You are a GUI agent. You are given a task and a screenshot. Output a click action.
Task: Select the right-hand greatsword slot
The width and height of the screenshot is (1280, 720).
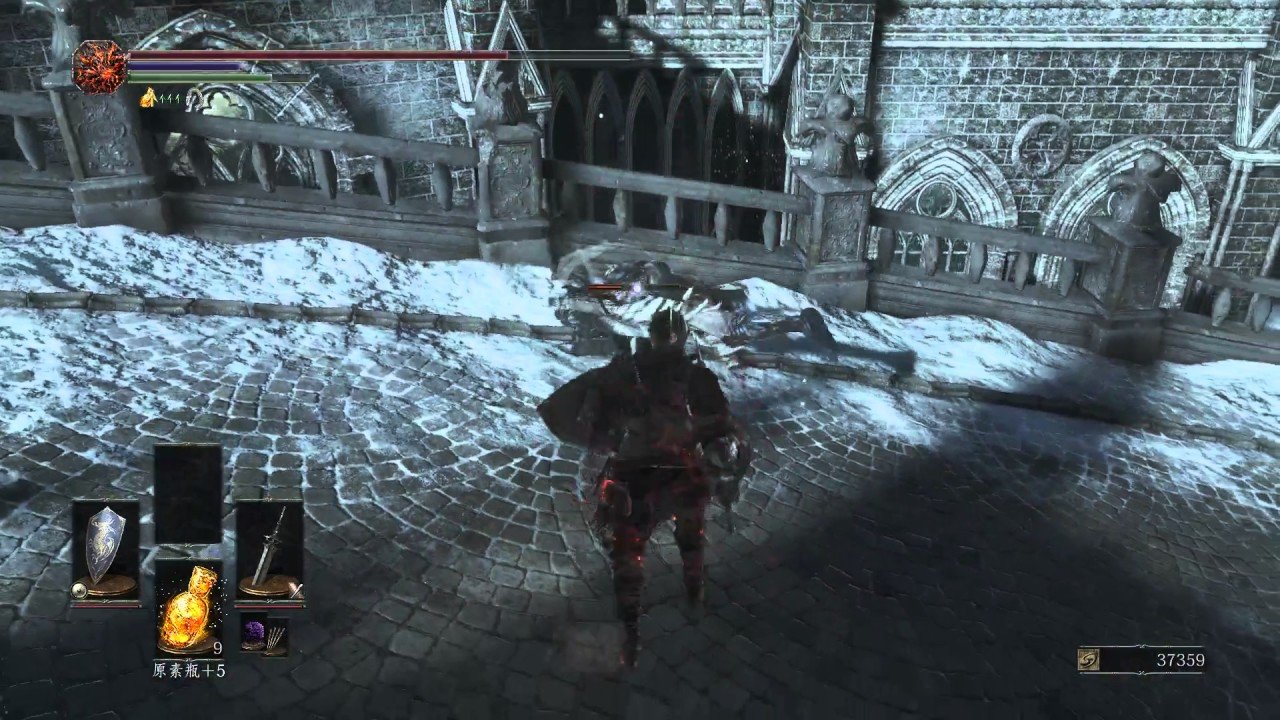pos(269,550)
